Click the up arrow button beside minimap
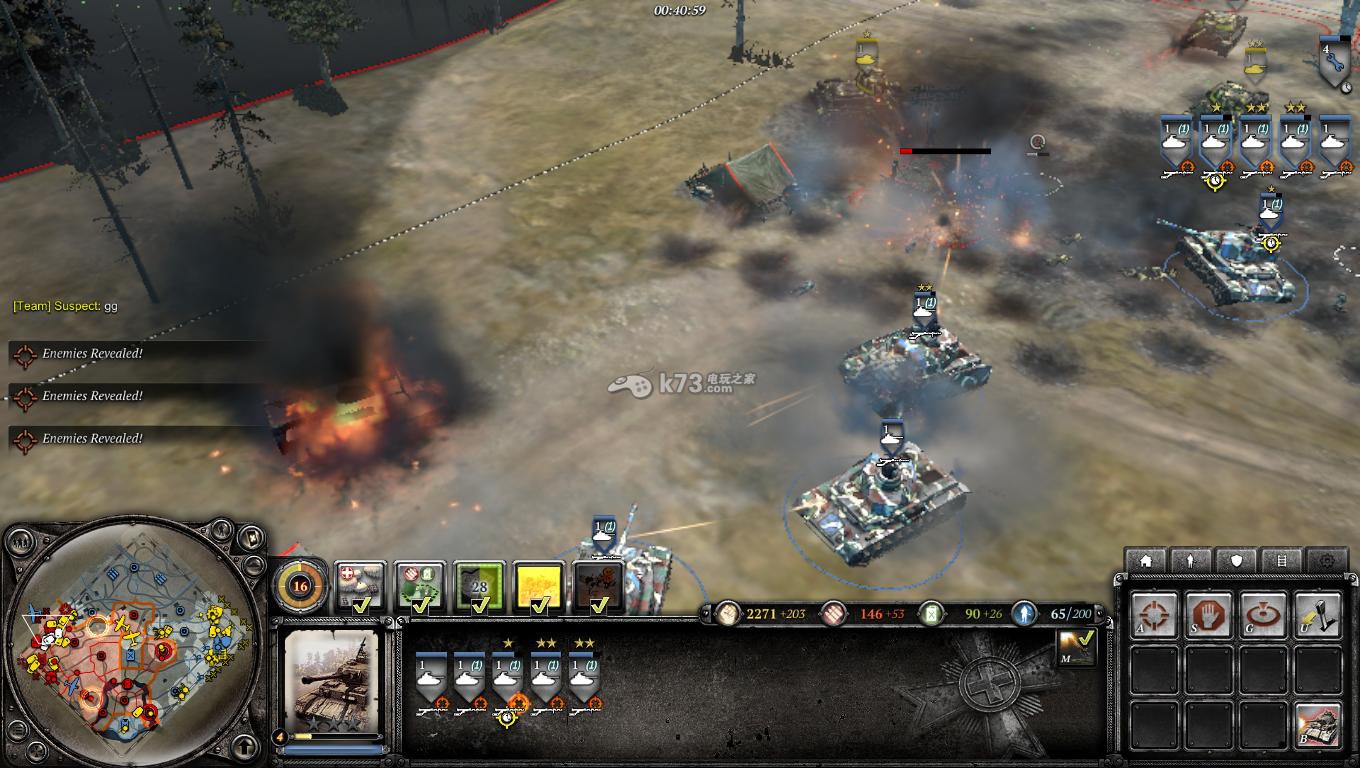 point(245,746)
